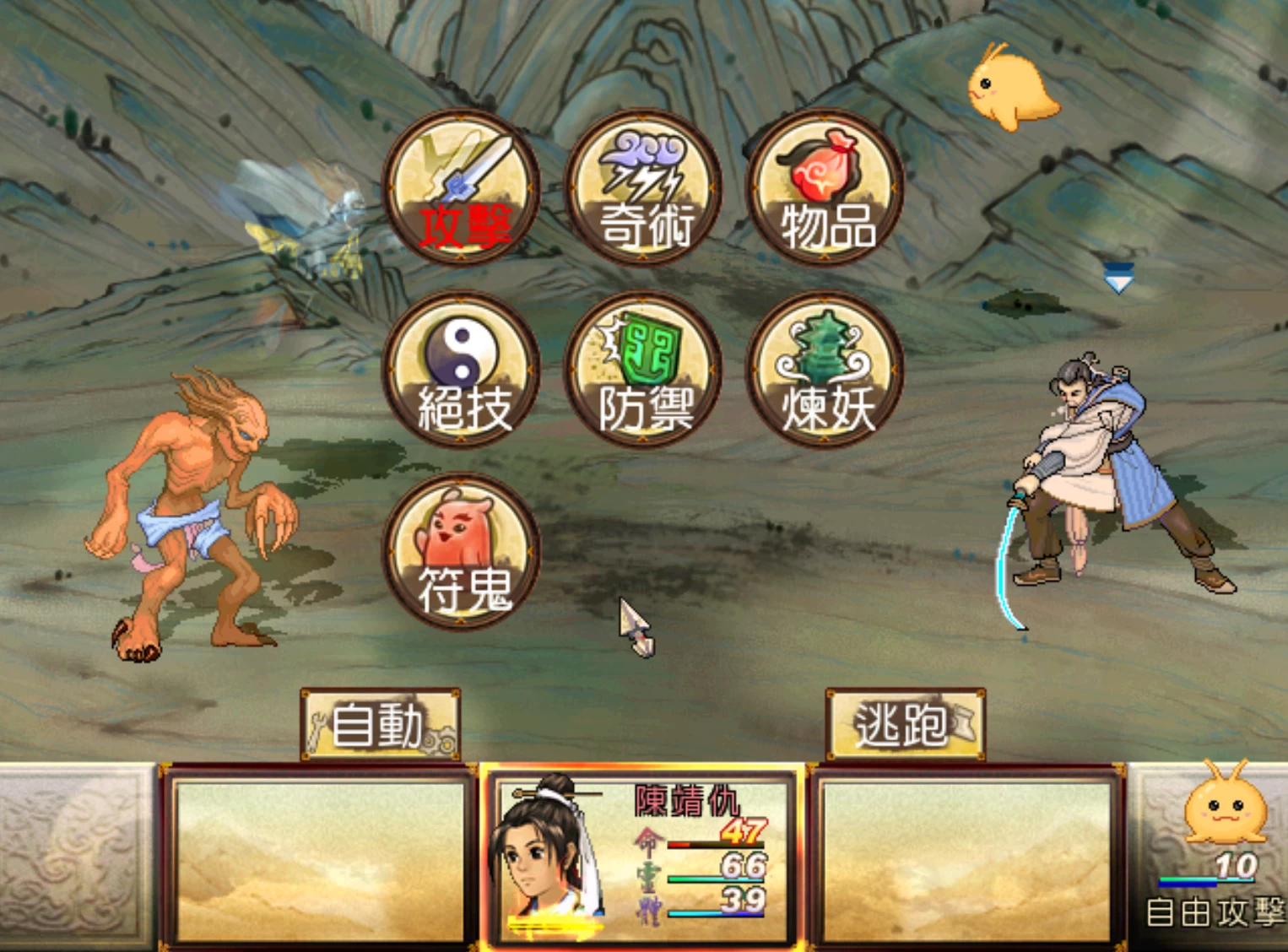The width and height of the screenshot is (1288, 952).
Task: Click the 逃跑 escape button
Action: (905, 724)
